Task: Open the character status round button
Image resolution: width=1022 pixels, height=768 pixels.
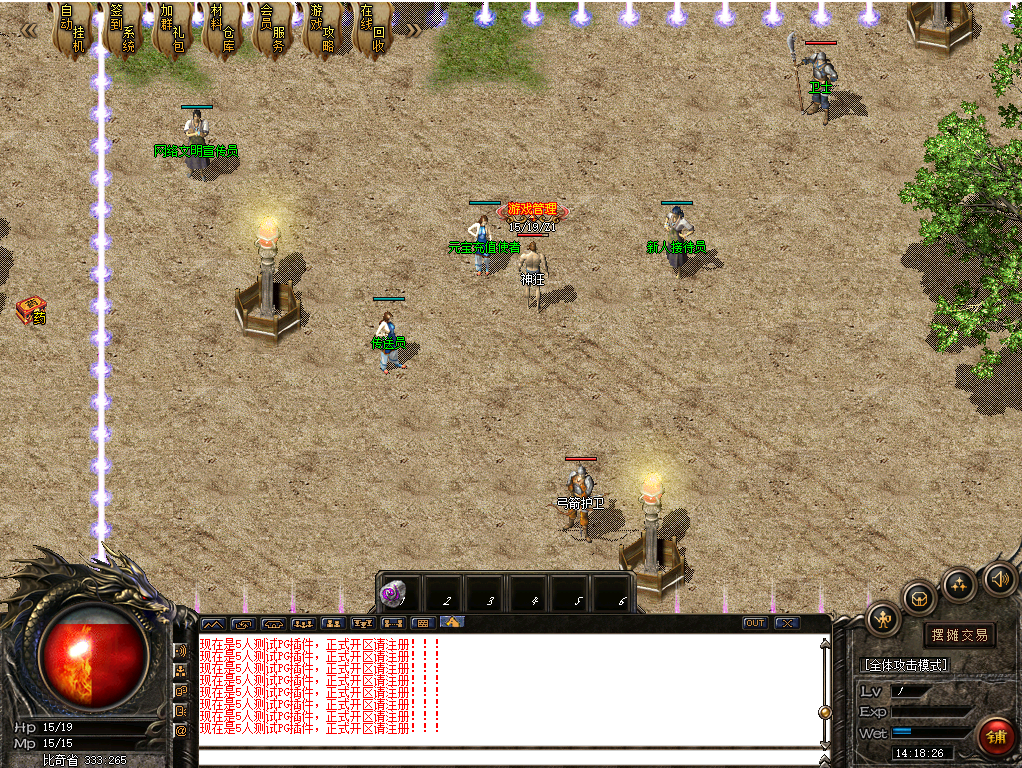Action: [x=883, y=620]
